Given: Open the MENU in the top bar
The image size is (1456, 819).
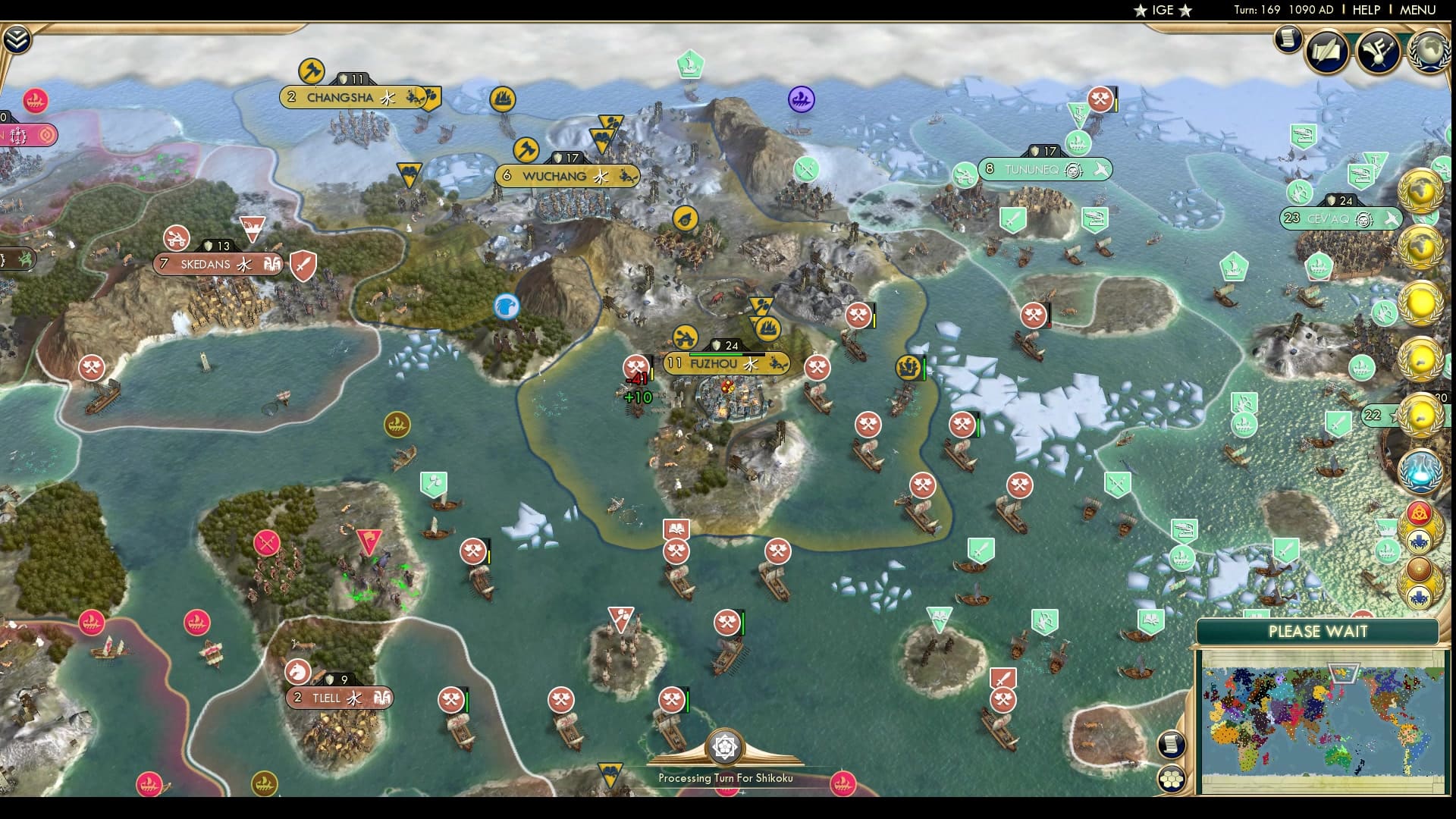Looking at the screenshot, I should pos(1417,11).
